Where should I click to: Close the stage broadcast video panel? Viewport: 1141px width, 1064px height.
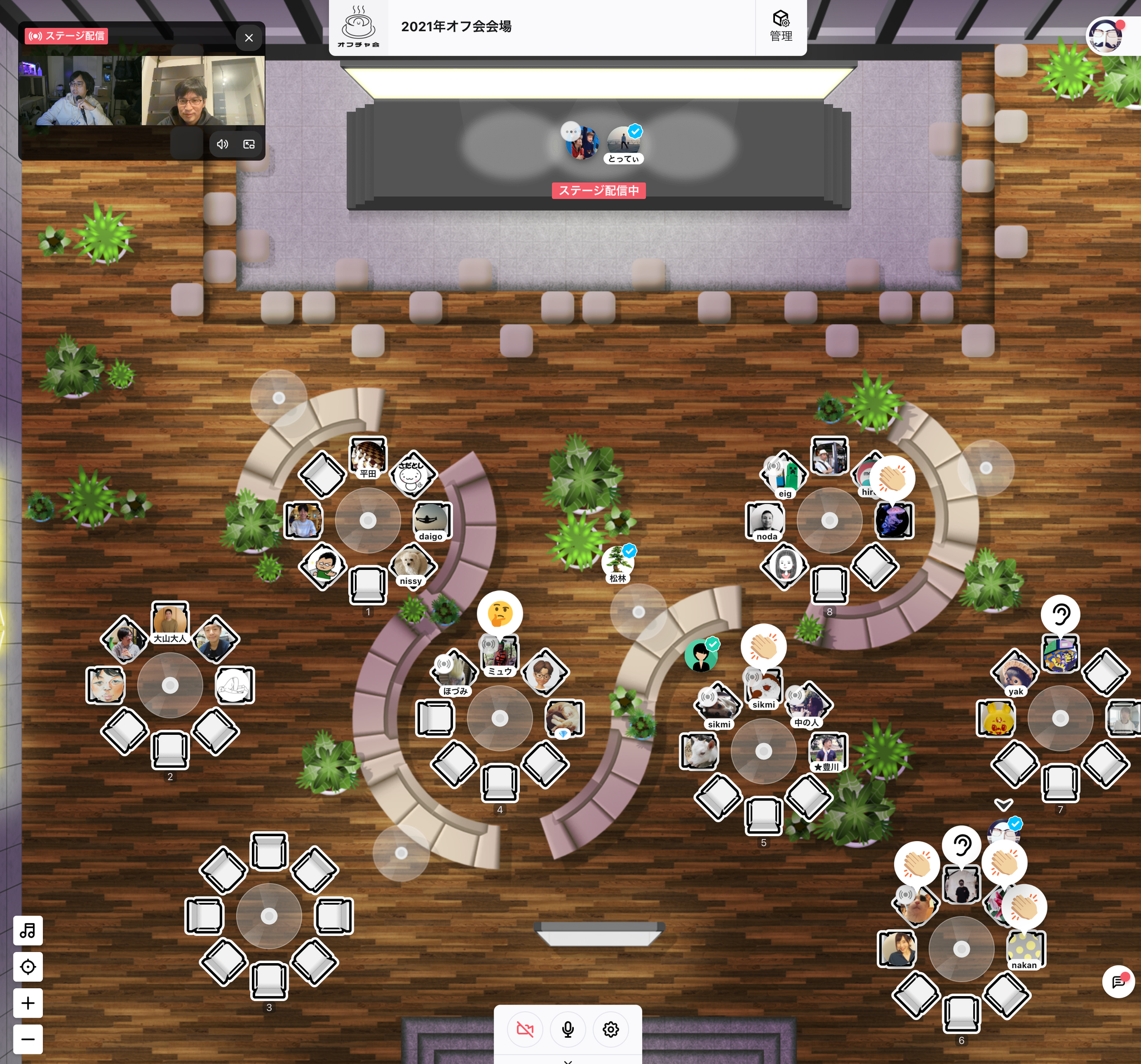coord(248,38)
